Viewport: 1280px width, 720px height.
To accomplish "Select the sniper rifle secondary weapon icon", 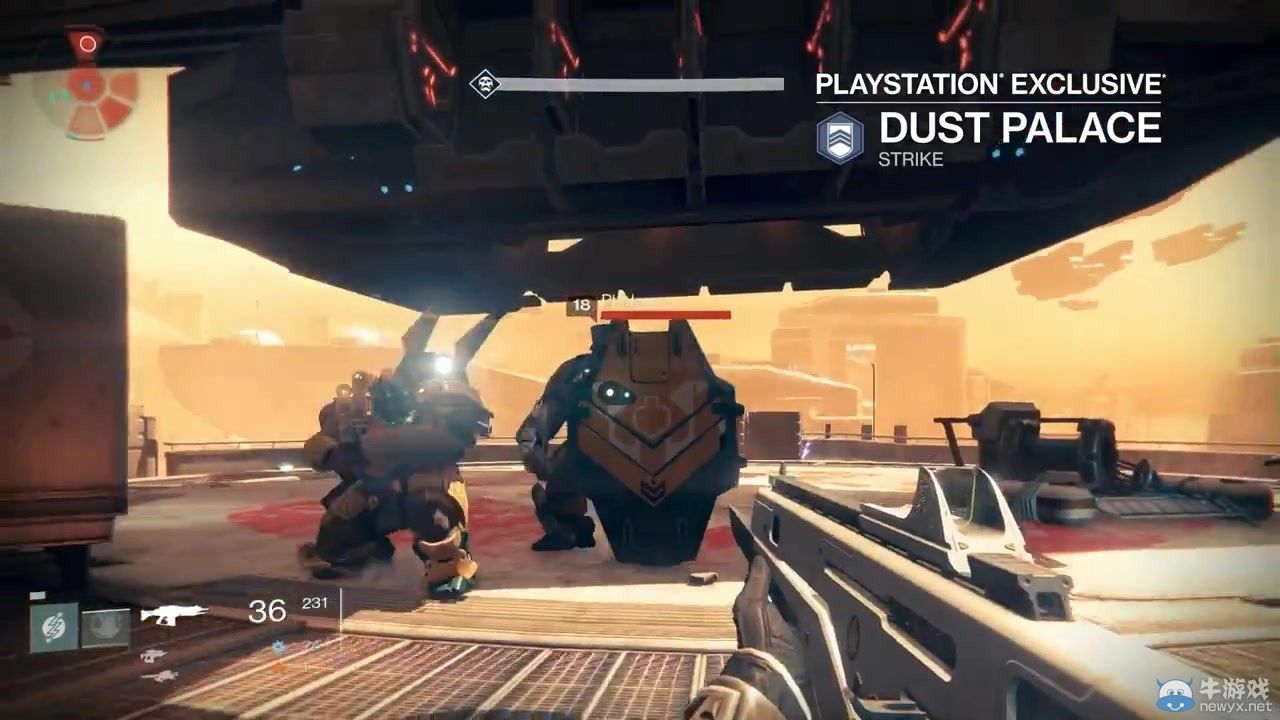I will pos(153,655).
